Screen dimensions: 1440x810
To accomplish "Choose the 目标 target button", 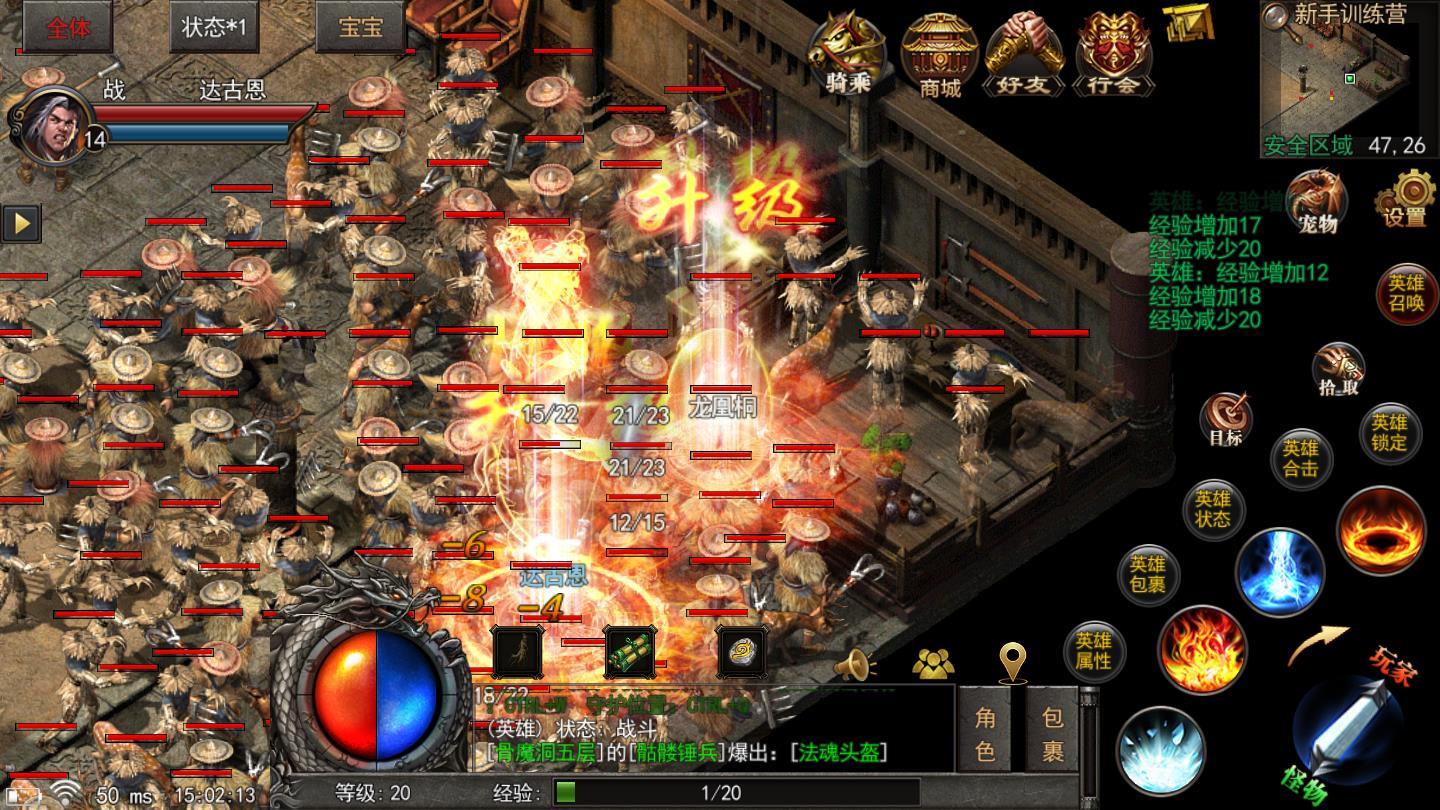I will (1225, 418).
